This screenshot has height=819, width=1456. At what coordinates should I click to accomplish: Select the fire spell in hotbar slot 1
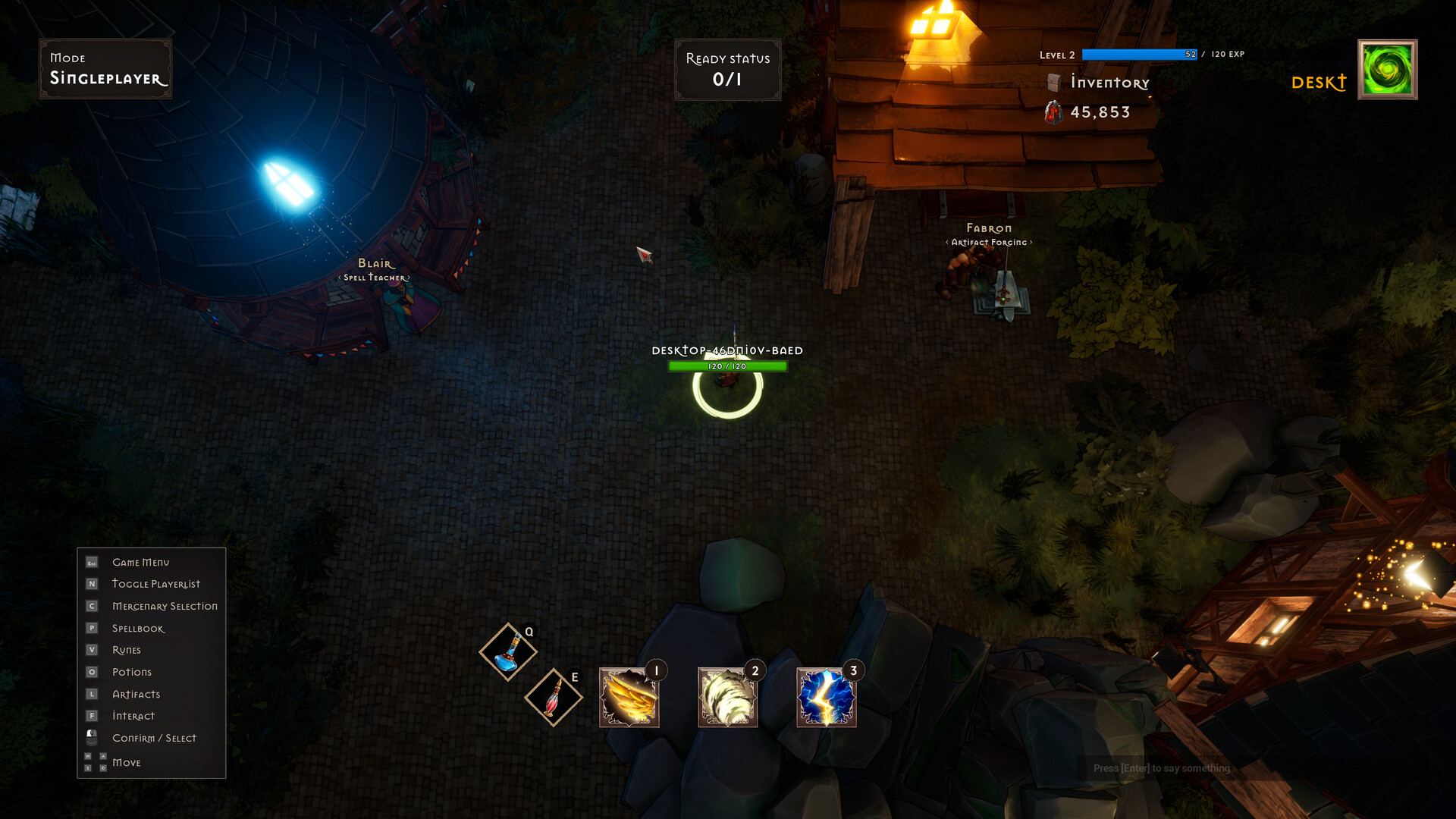coord(628,696)
